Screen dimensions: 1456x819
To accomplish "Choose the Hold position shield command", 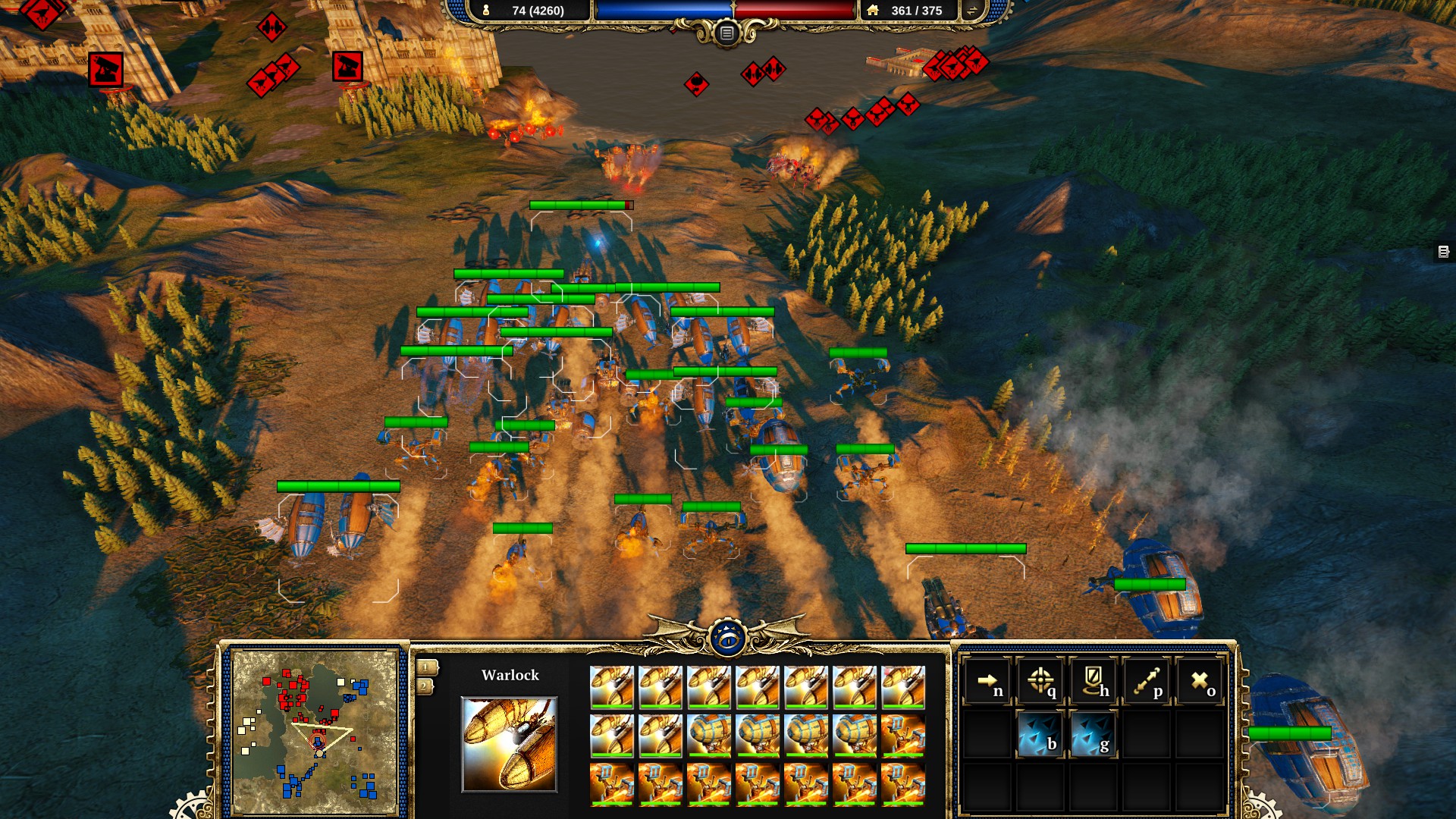I will coord(1093,681).
